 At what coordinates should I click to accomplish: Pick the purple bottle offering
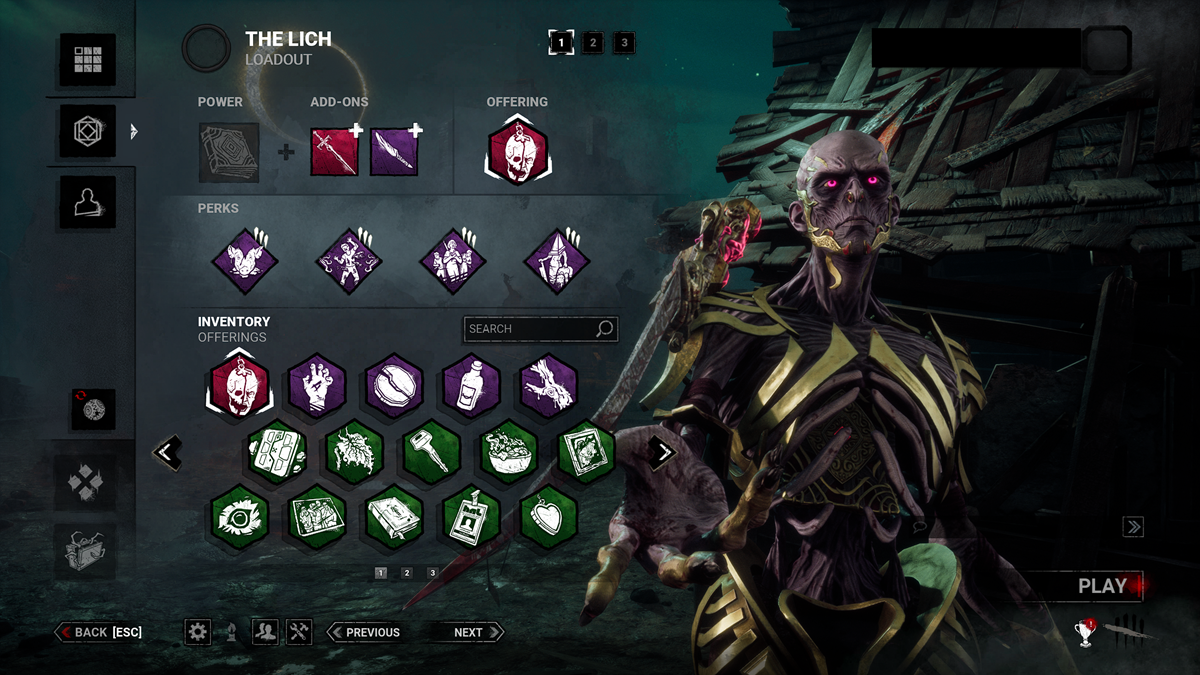coord(471,386)
